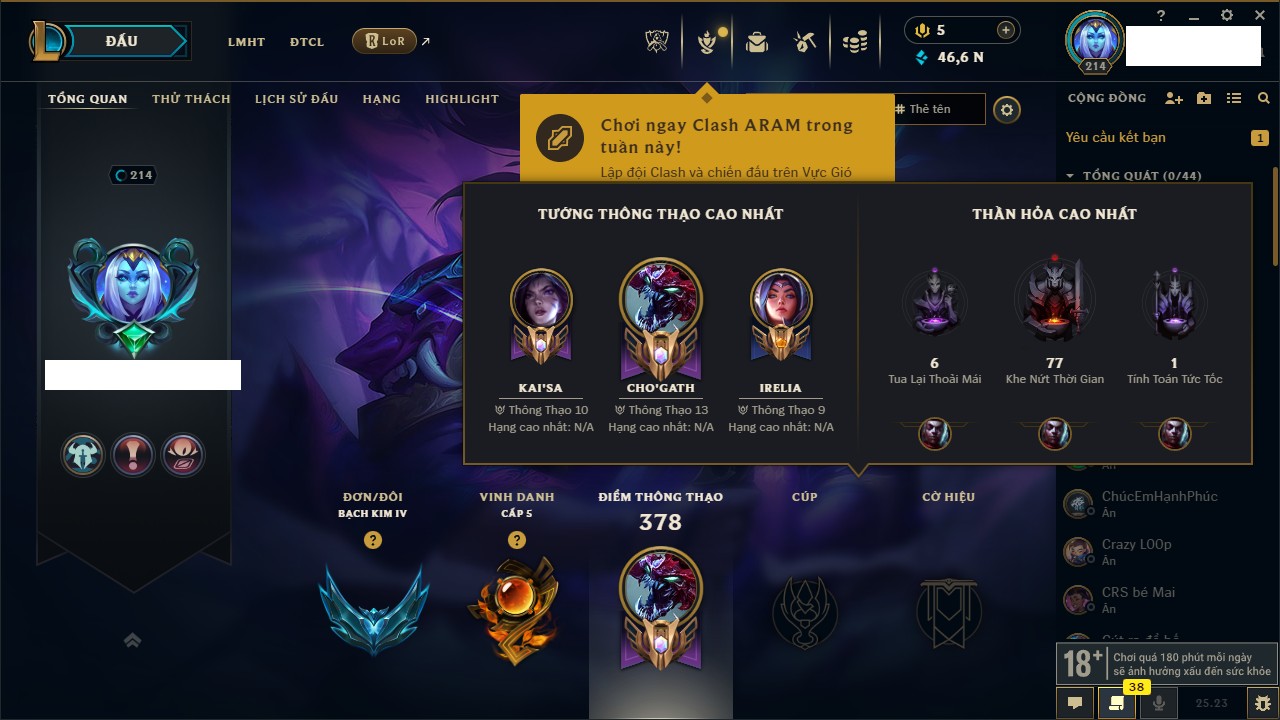The width and height of the screenshot is (1280, 720).
Task: Open the profile settings gear button
Action: pos(1007,109)
